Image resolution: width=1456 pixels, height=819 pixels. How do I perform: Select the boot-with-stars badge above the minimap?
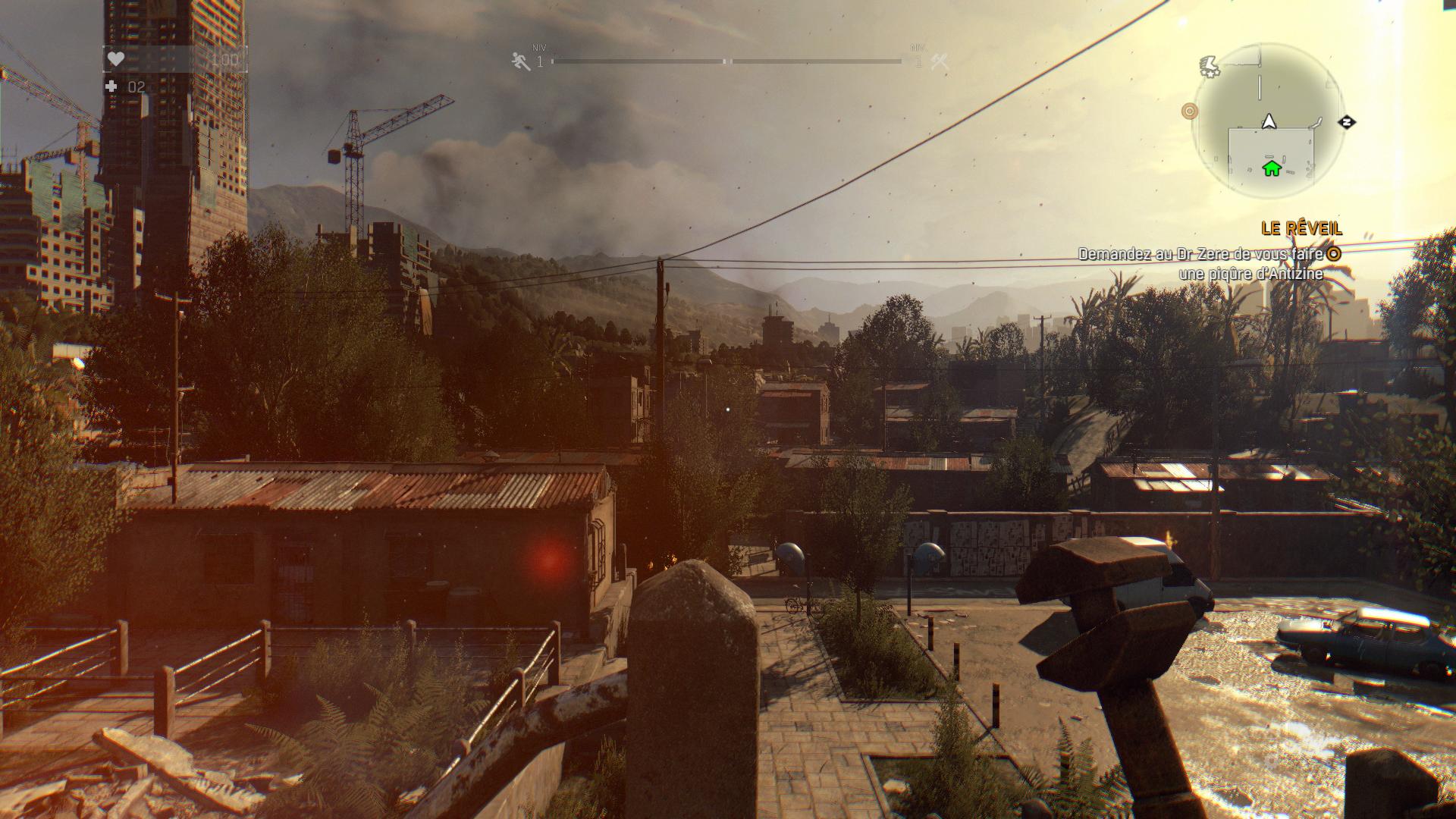(x=1211, y=66)
